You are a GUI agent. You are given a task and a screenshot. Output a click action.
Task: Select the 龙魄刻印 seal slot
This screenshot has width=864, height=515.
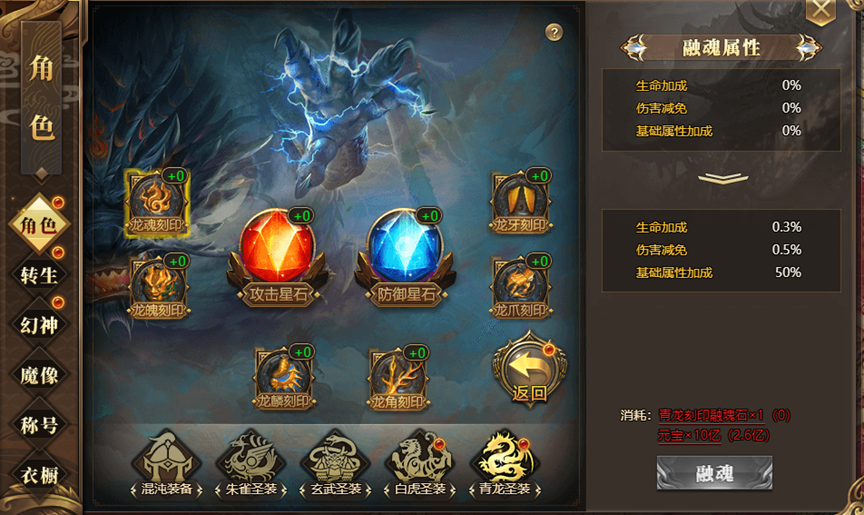160,286
